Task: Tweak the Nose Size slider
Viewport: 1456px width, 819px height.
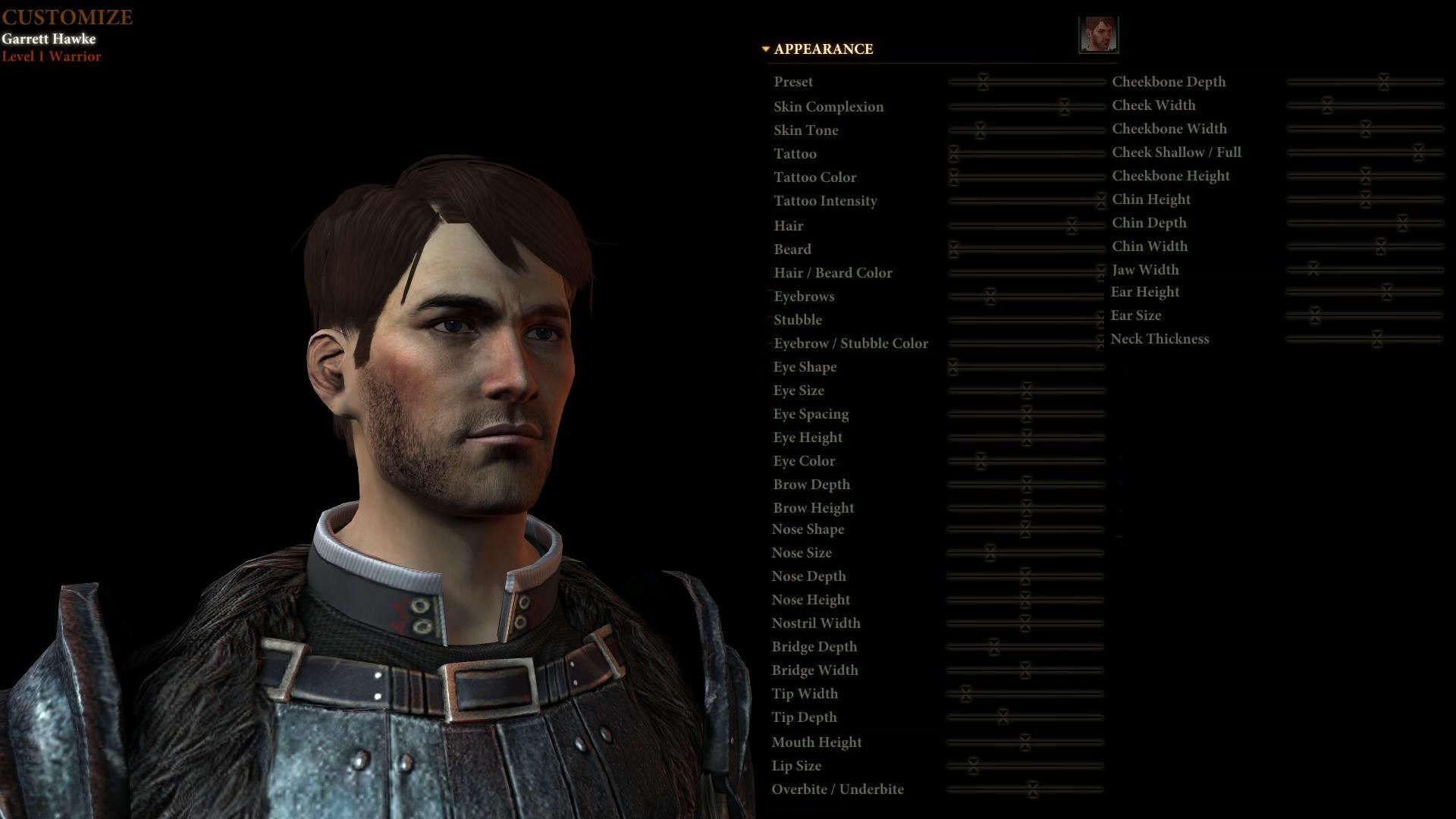Action: click(990, 553)
